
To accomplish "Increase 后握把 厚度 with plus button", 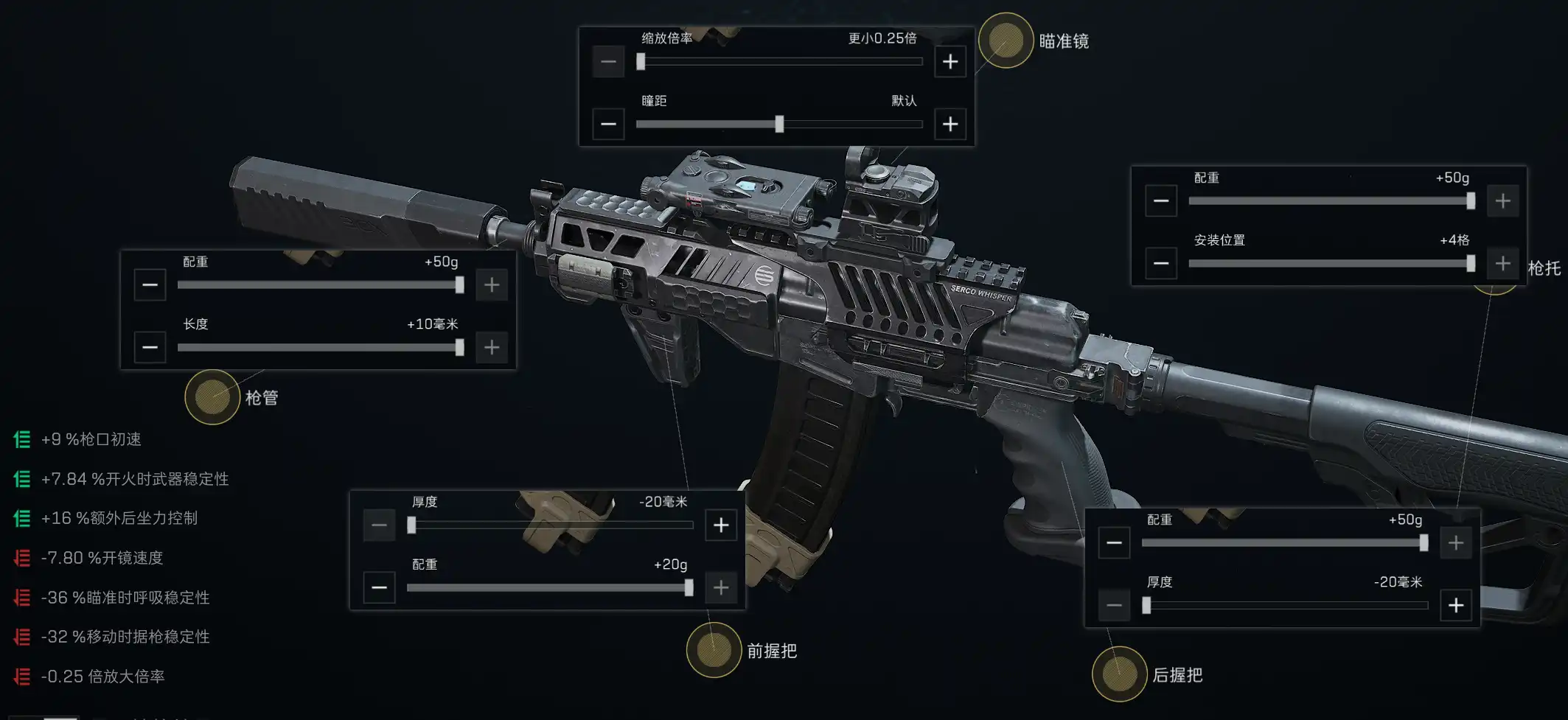I will (1456, 605).
